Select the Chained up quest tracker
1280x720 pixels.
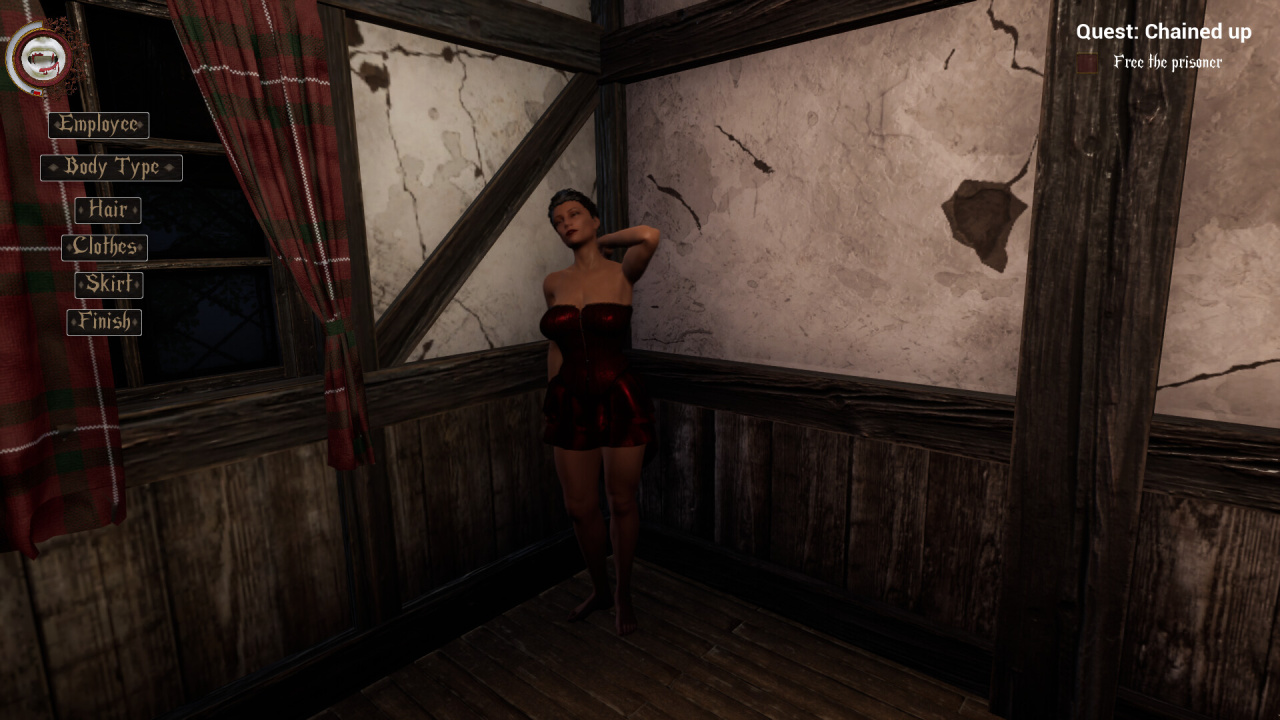pyautogui.click(x=1163, y=32)
